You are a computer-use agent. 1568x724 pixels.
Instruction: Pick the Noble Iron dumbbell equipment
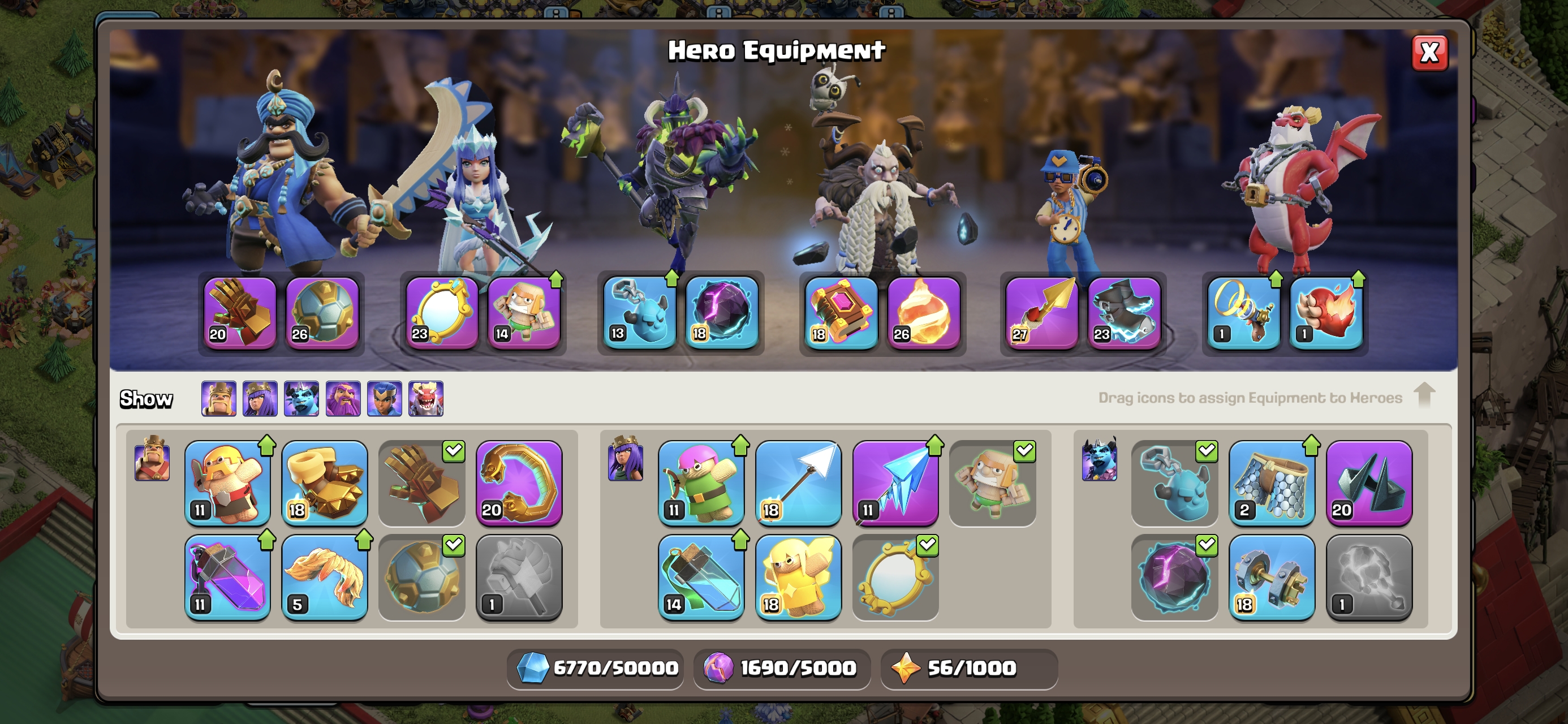[x=1272, y=576]
